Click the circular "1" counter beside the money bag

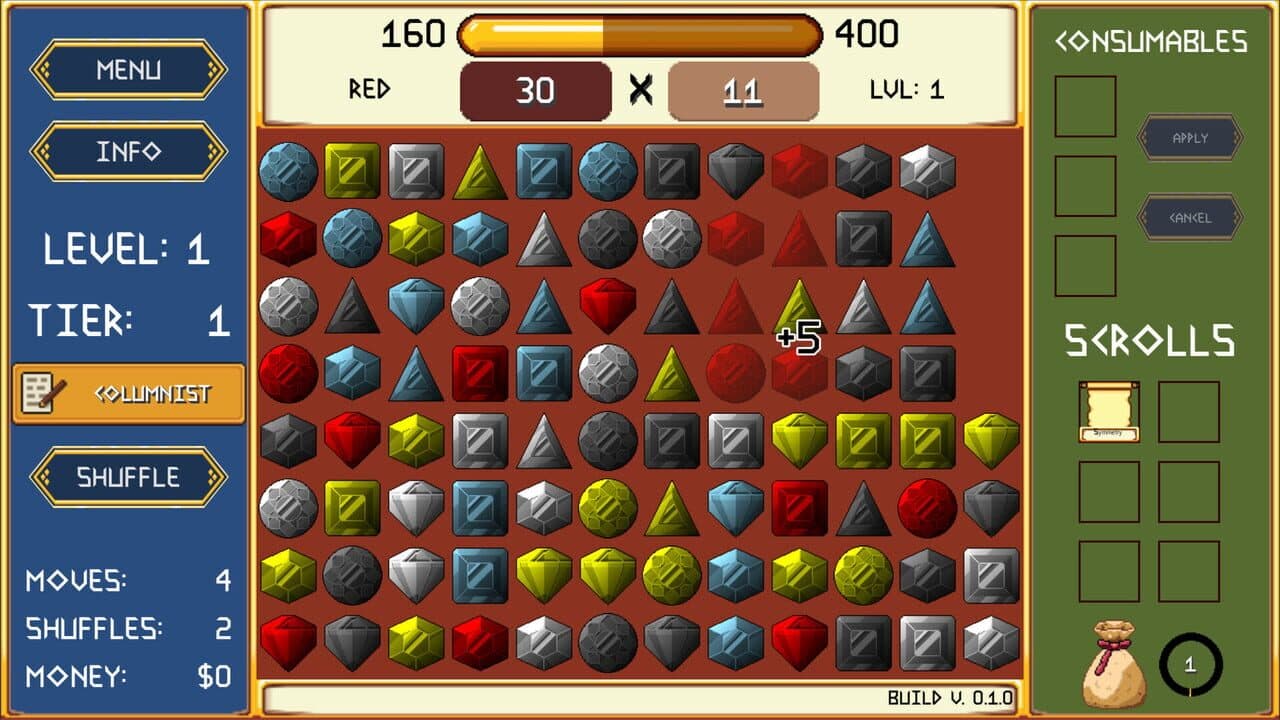(1192, 660)
